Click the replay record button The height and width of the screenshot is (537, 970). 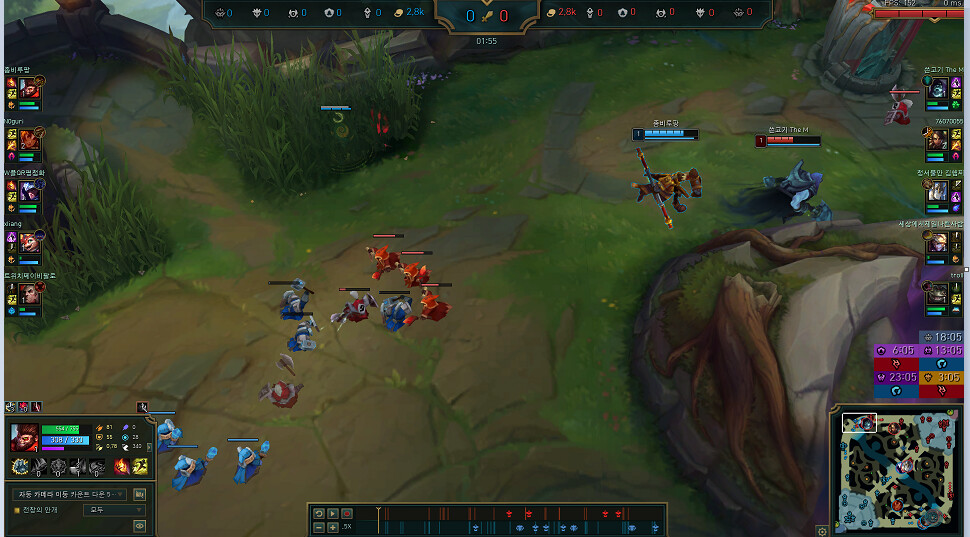[347, 513]
